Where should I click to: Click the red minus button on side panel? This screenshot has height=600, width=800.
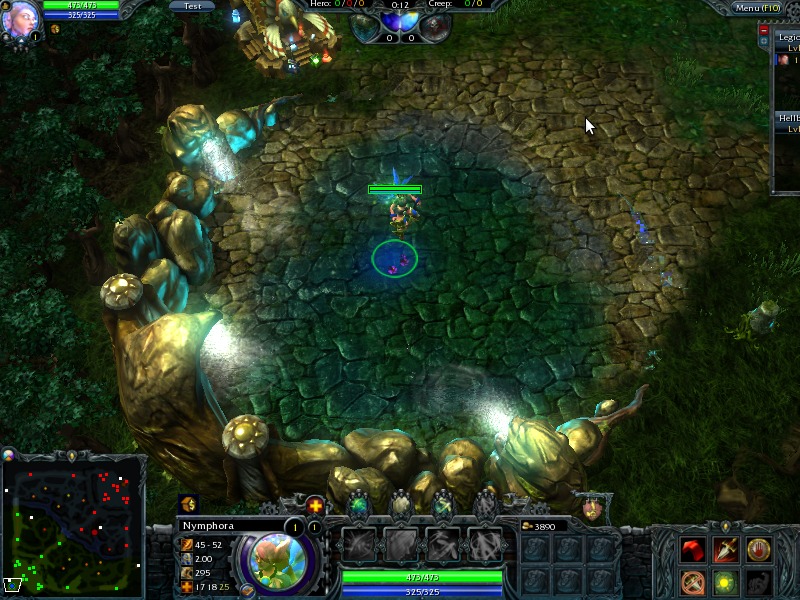click(764, 31)
